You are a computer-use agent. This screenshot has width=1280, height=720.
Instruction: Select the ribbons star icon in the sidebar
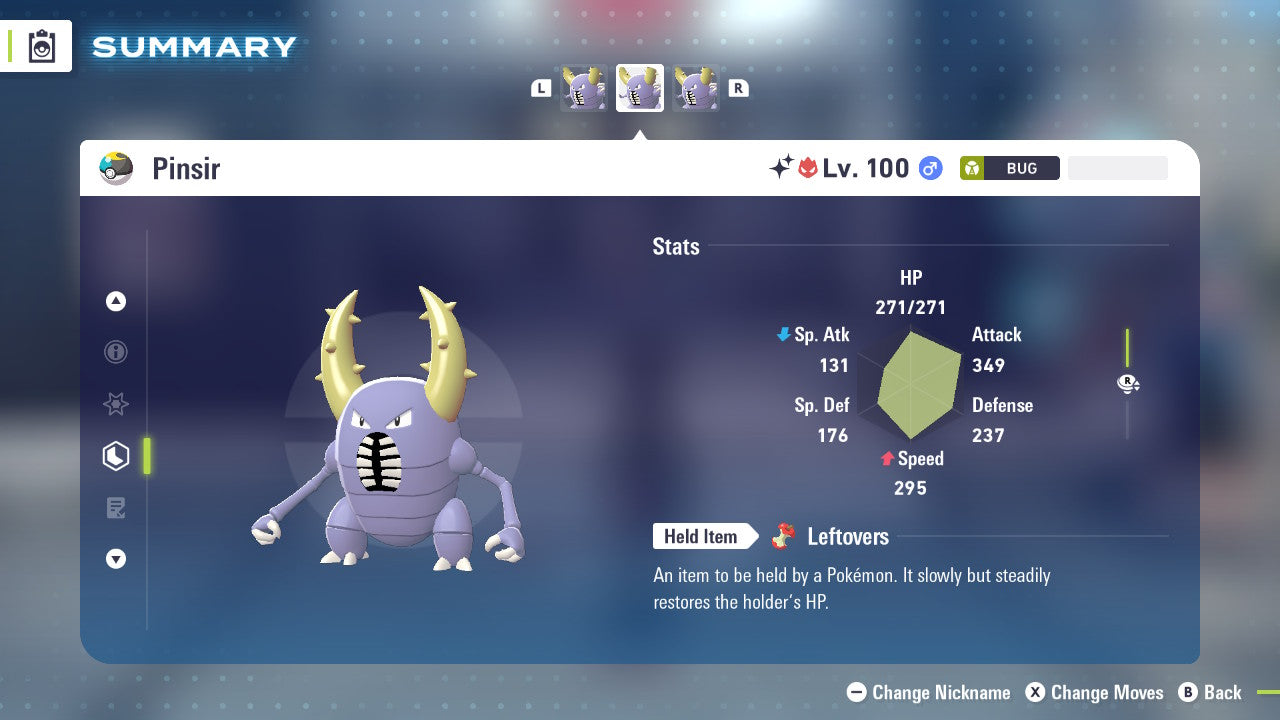116,404
